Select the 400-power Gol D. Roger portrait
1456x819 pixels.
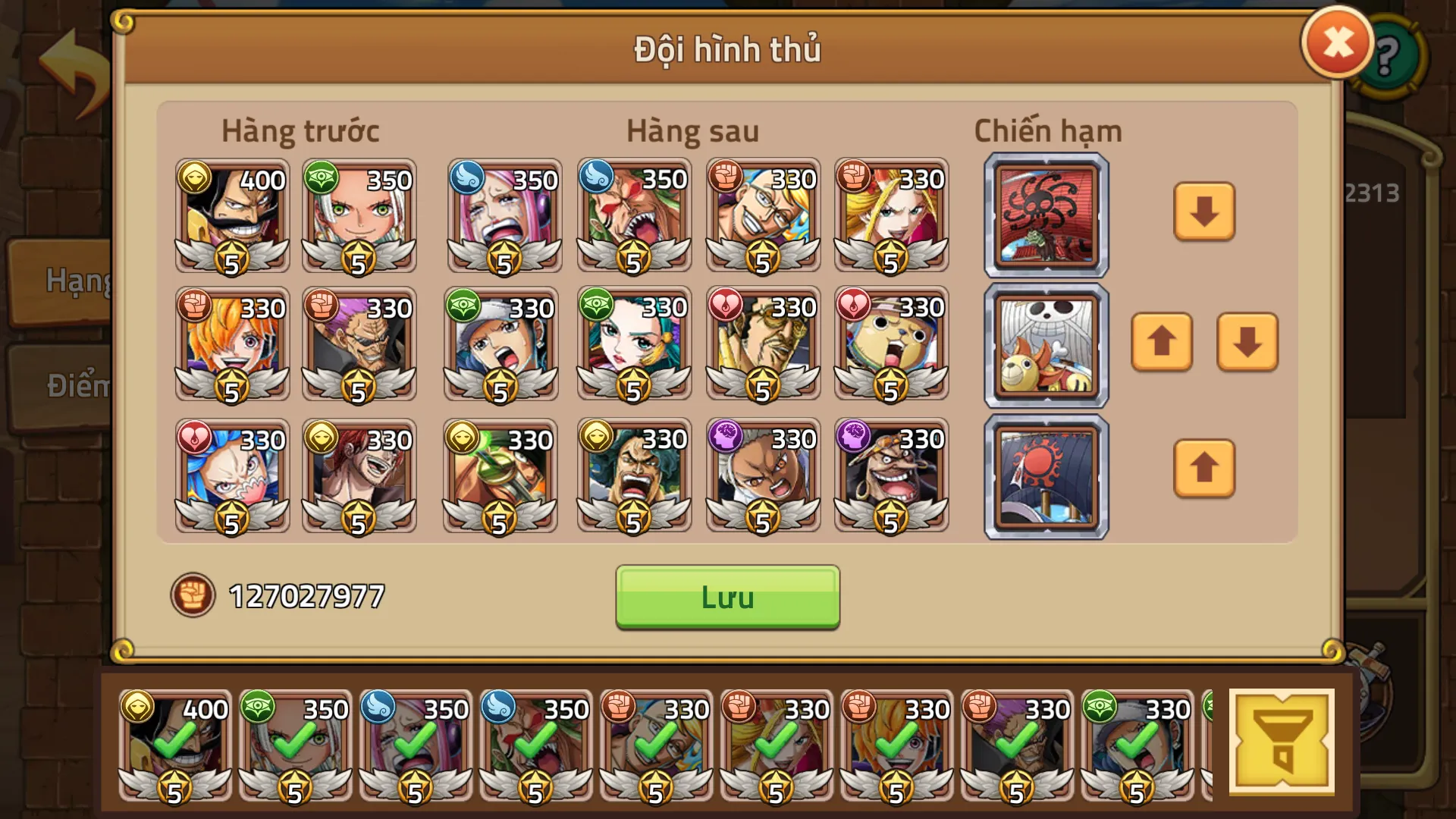[231, 218]
